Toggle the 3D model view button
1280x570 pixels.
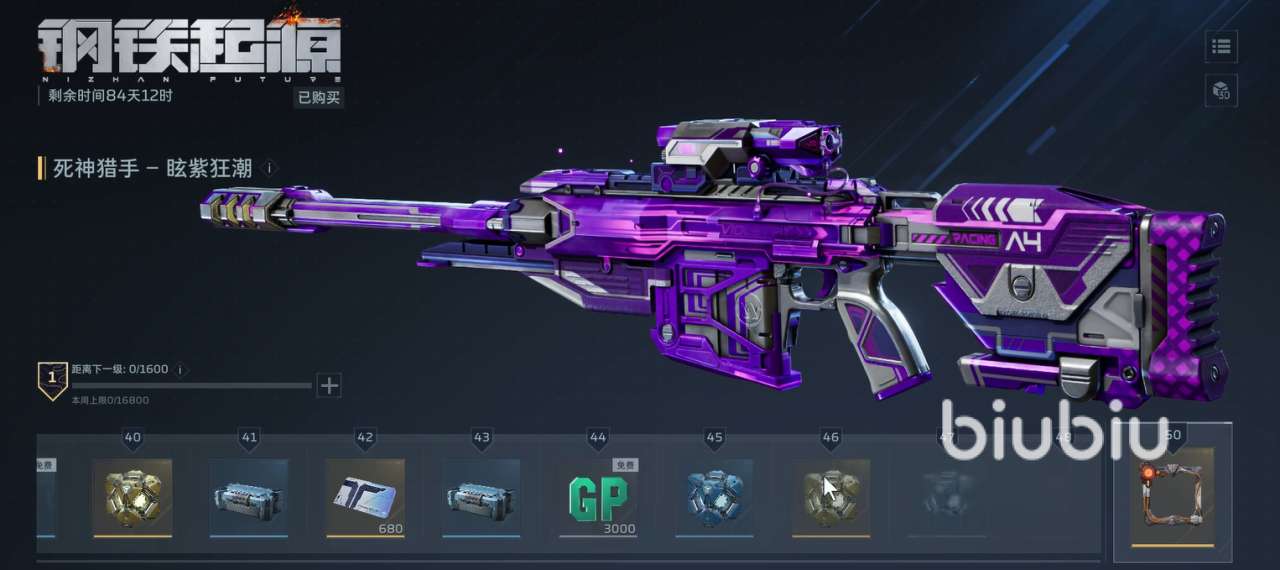pos(1221,91)
